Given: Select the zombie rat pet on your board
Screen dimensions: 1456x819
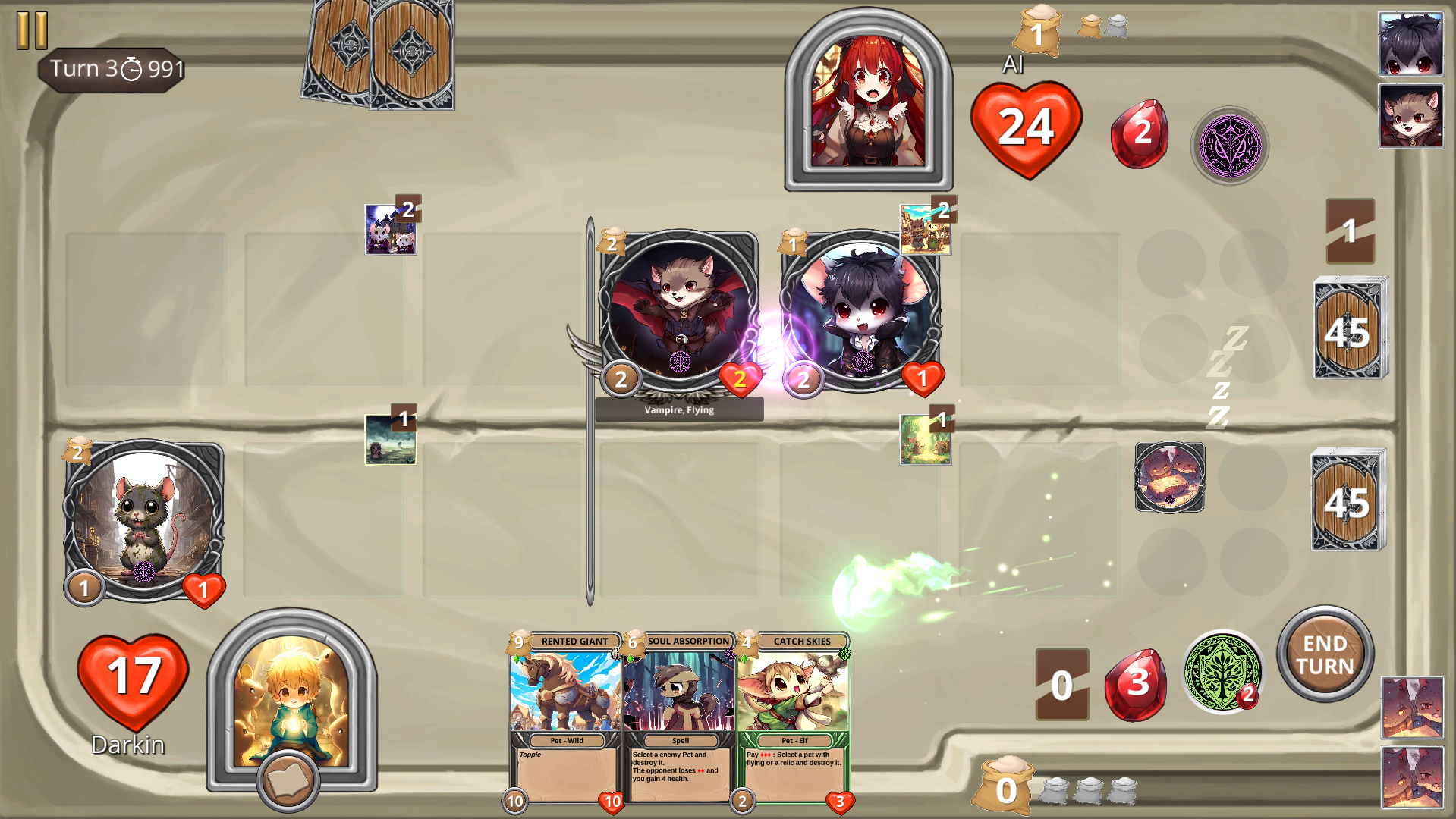Looking at the screenshot, I should 143,519.
